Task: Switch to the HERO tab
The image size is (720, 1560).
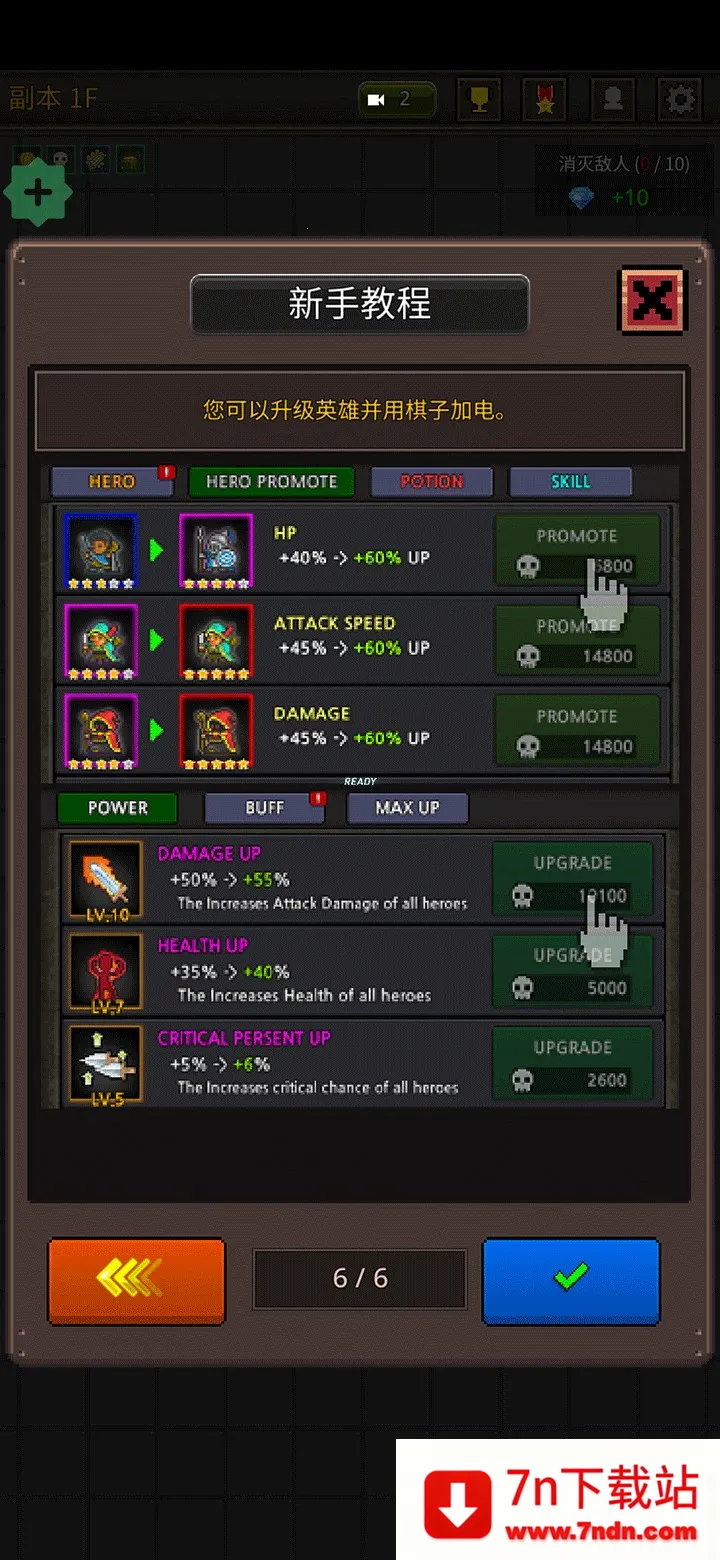Action: pos(111,482)
